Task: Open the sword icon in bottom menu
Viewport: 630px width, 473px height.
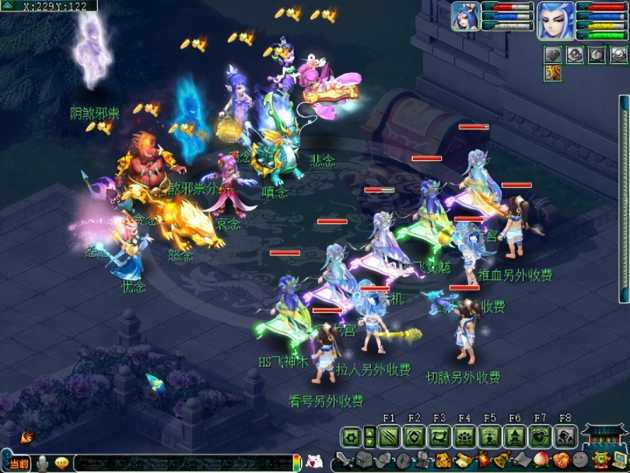Action: tap(343, 462)
